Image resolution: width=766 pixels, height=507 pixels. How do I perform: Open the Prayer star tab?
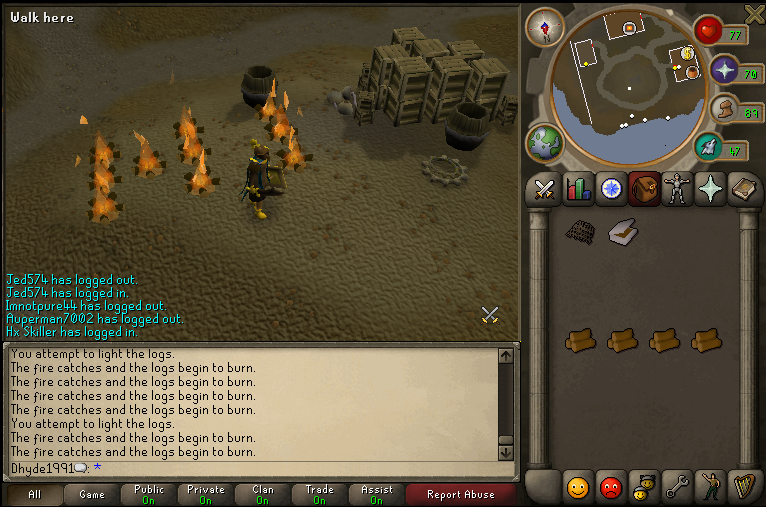click(x=711, y=189)
